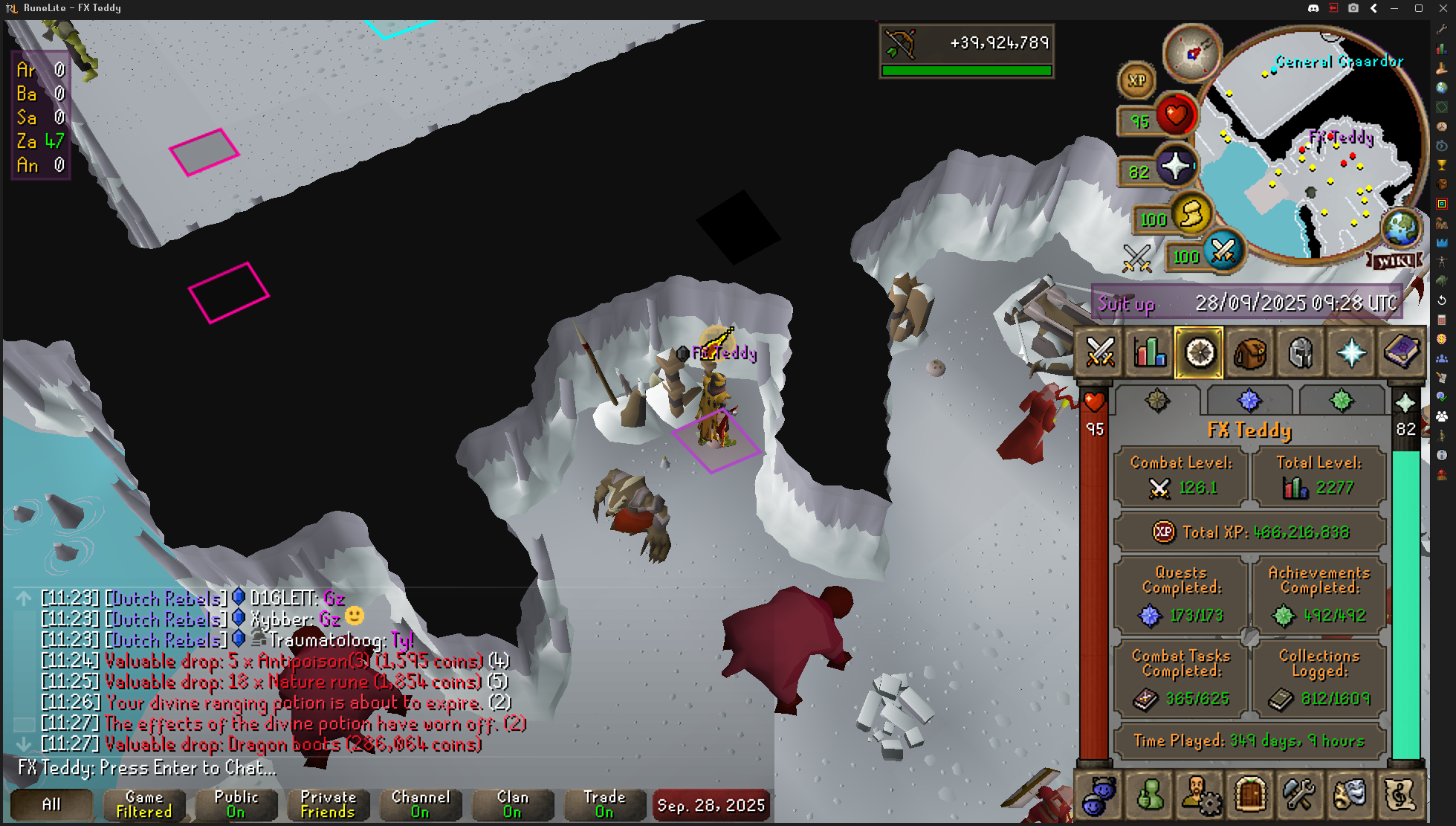1456x826 pixels.
Task: Switch to the Skills tab
Action: (1150, 352)
